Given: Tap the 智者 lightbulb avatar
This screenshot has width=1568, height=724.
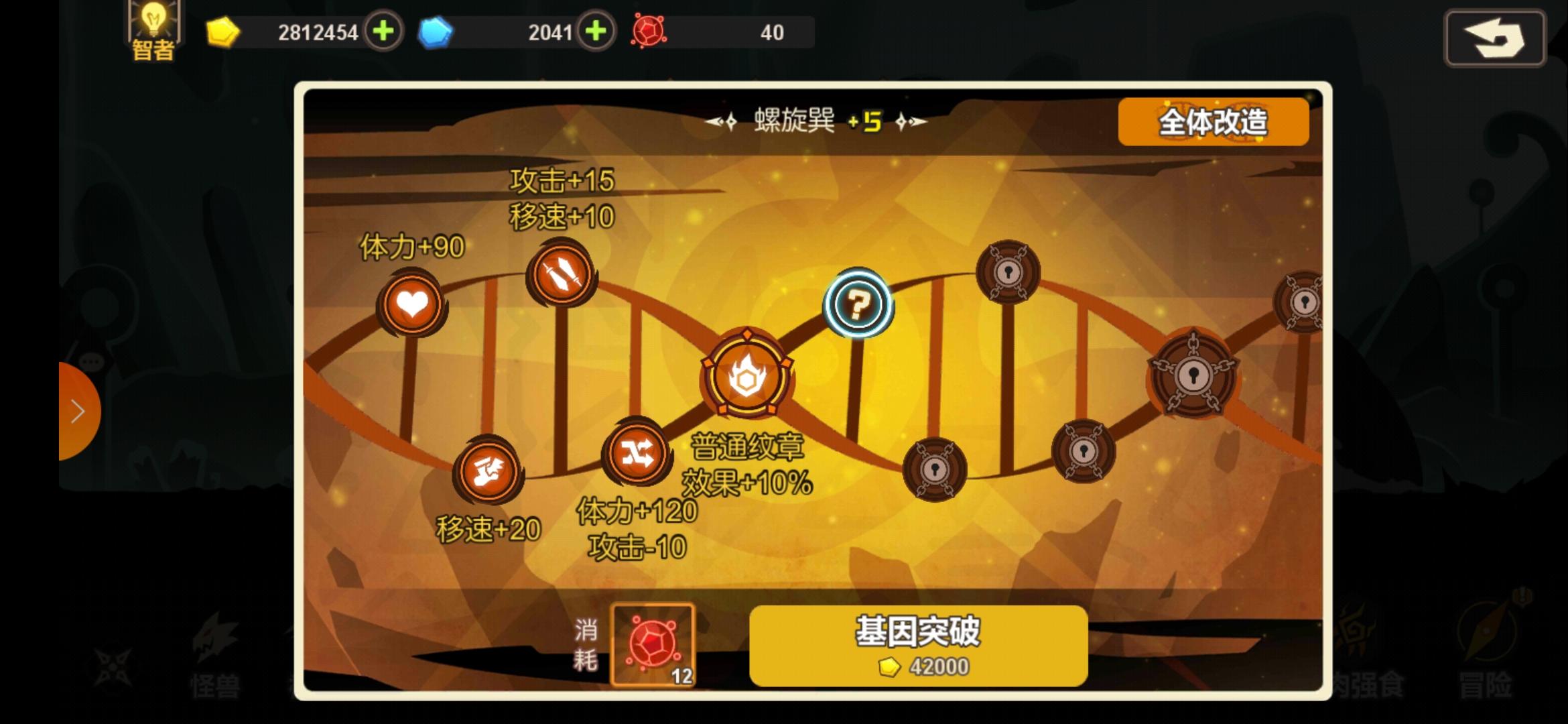Looking at the screenshot, I should click(x=153, y=28).
